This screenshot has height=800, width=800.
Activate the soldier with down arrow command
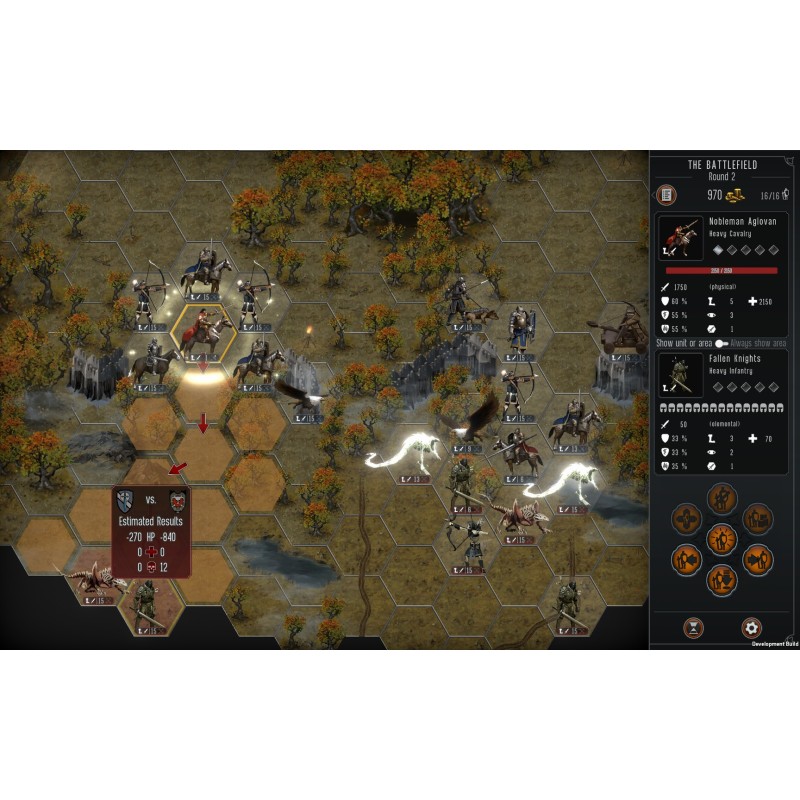(722, 579)
